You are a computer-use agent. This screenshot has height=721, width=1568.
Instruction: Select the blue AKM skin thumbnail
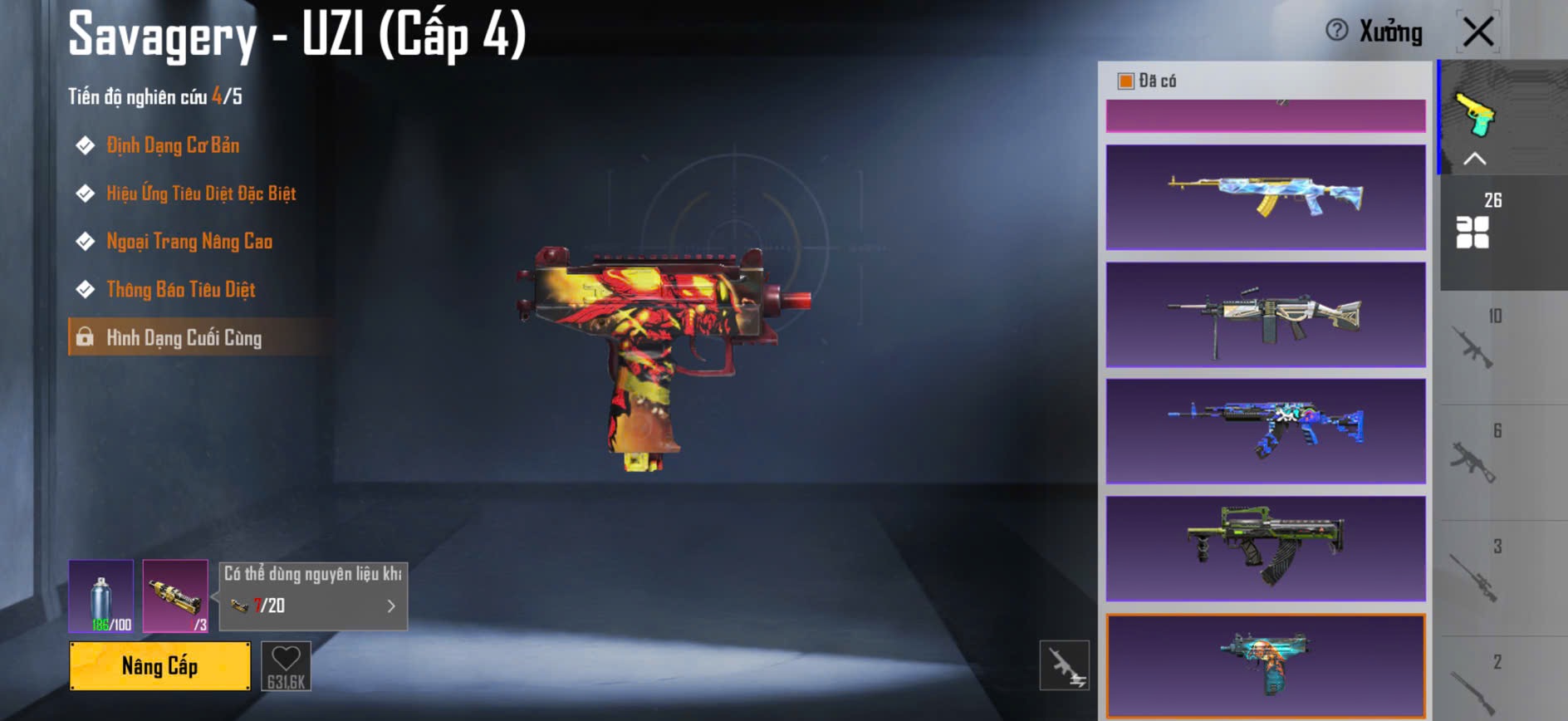1266,197
